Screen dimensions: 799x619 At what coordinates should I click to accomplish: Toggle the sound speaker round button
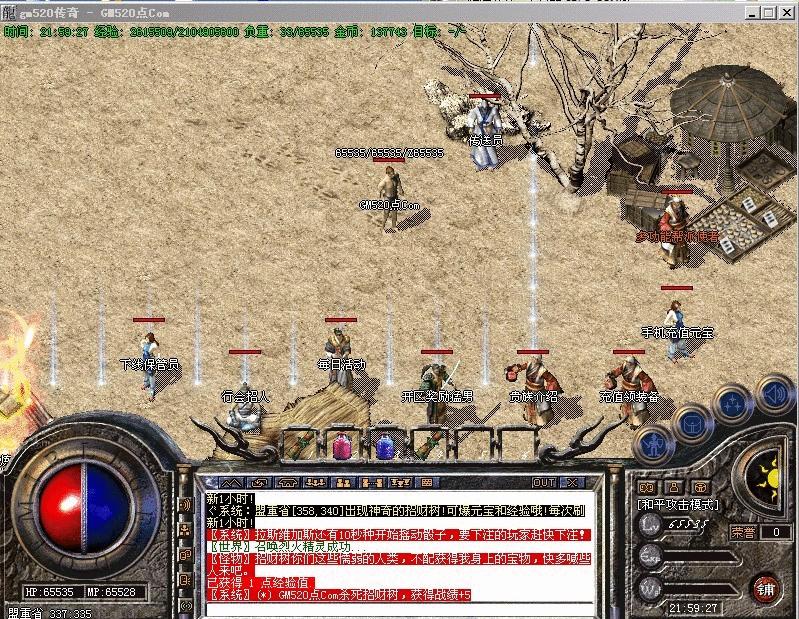point(772,392)
